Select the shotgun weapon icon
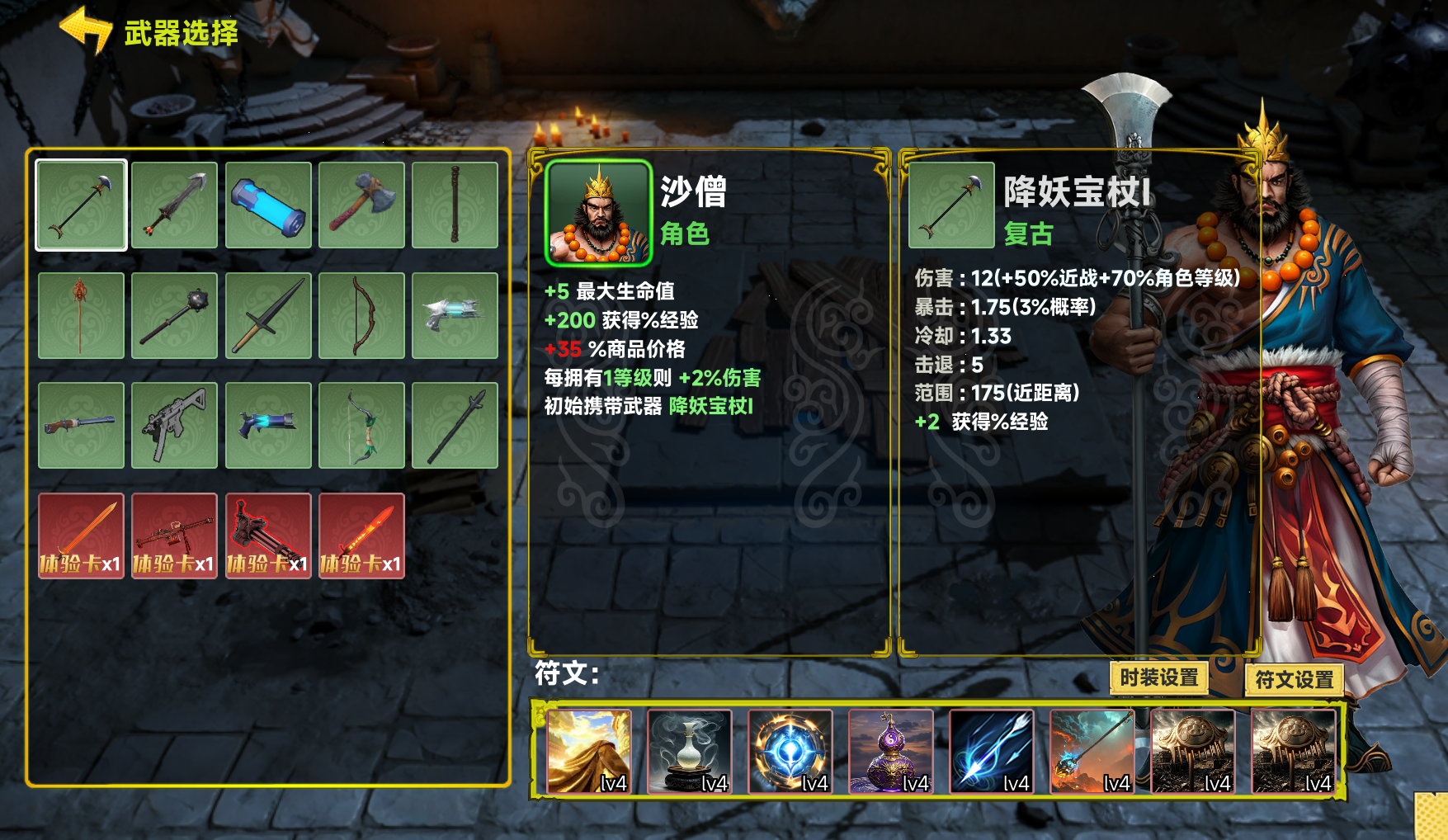Viewport: 1448px width, 840px height. tap(81, 425)
